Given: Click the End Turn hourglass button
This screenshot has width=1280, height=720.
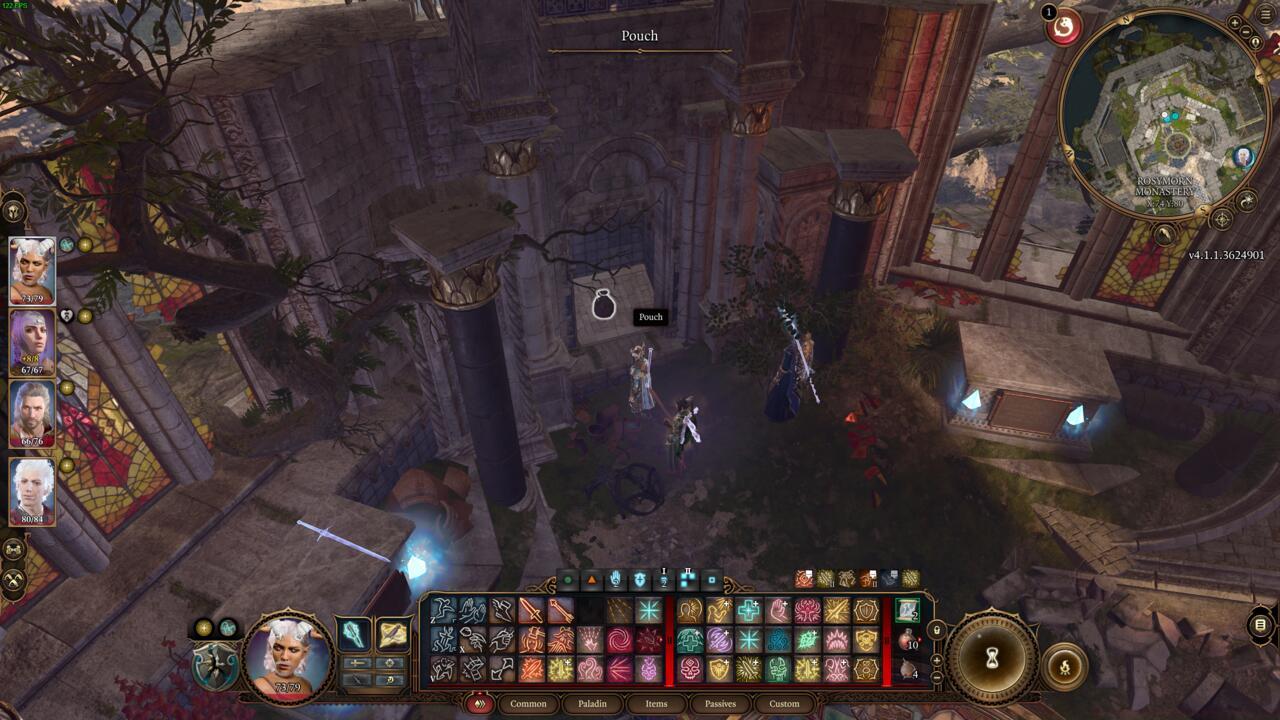Looking at the screenshot, I should (x=992, y=658).
